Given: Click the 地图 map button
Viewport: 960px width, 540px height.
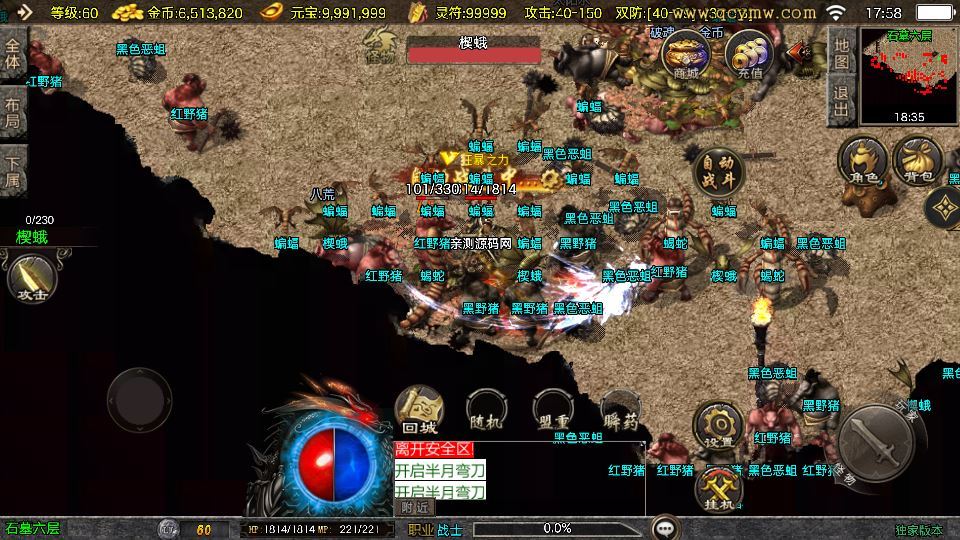Looking at the screenshot, I should [x=842, y=54].
